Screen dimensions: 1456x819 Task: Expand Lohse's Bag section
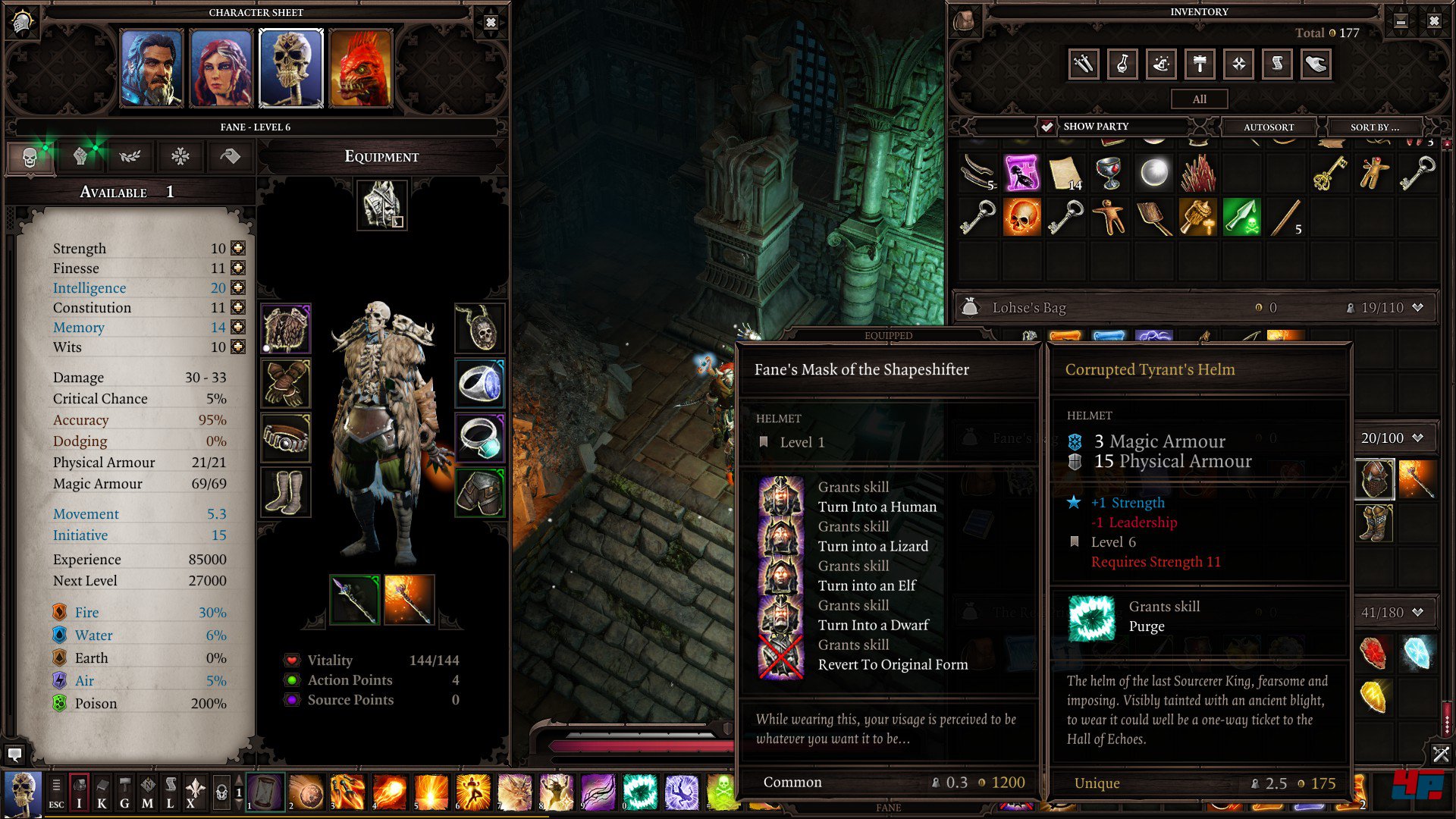click(x=1417, y=307)
